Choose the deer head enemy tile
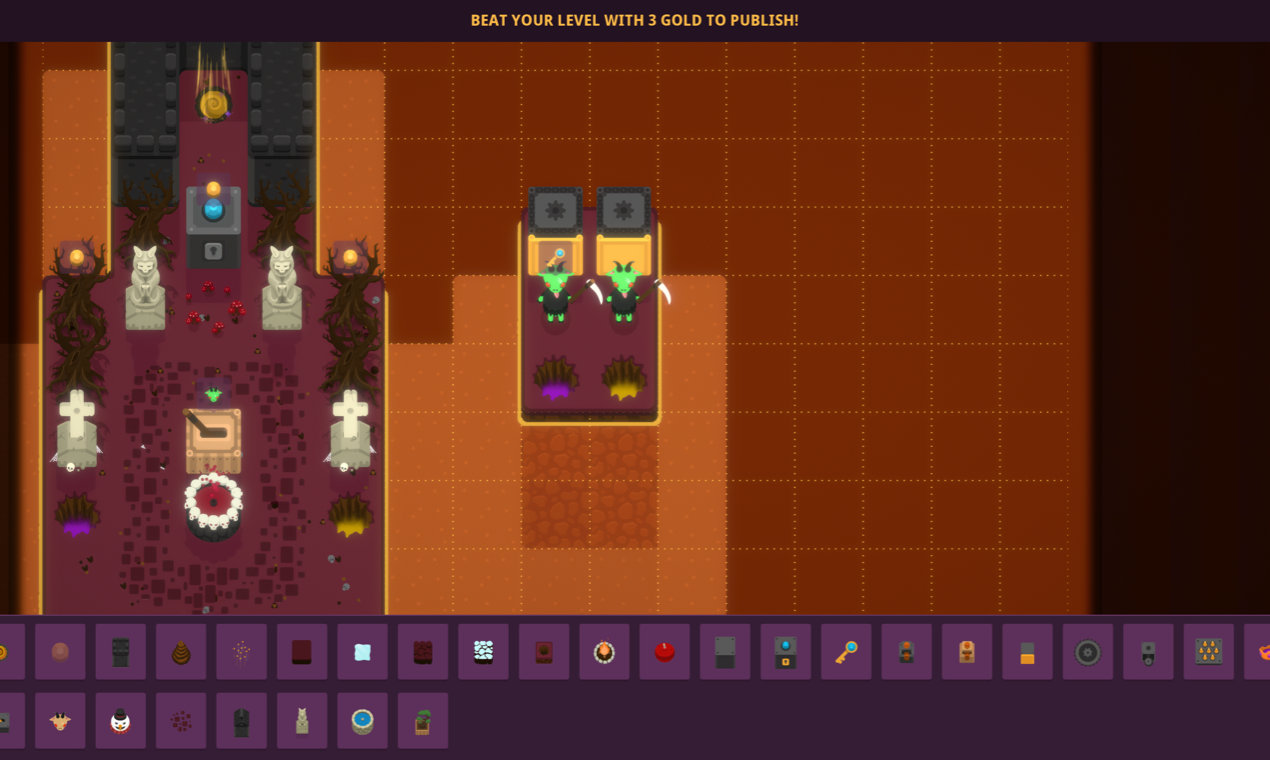1270x760 pixels. pos(60,720)
